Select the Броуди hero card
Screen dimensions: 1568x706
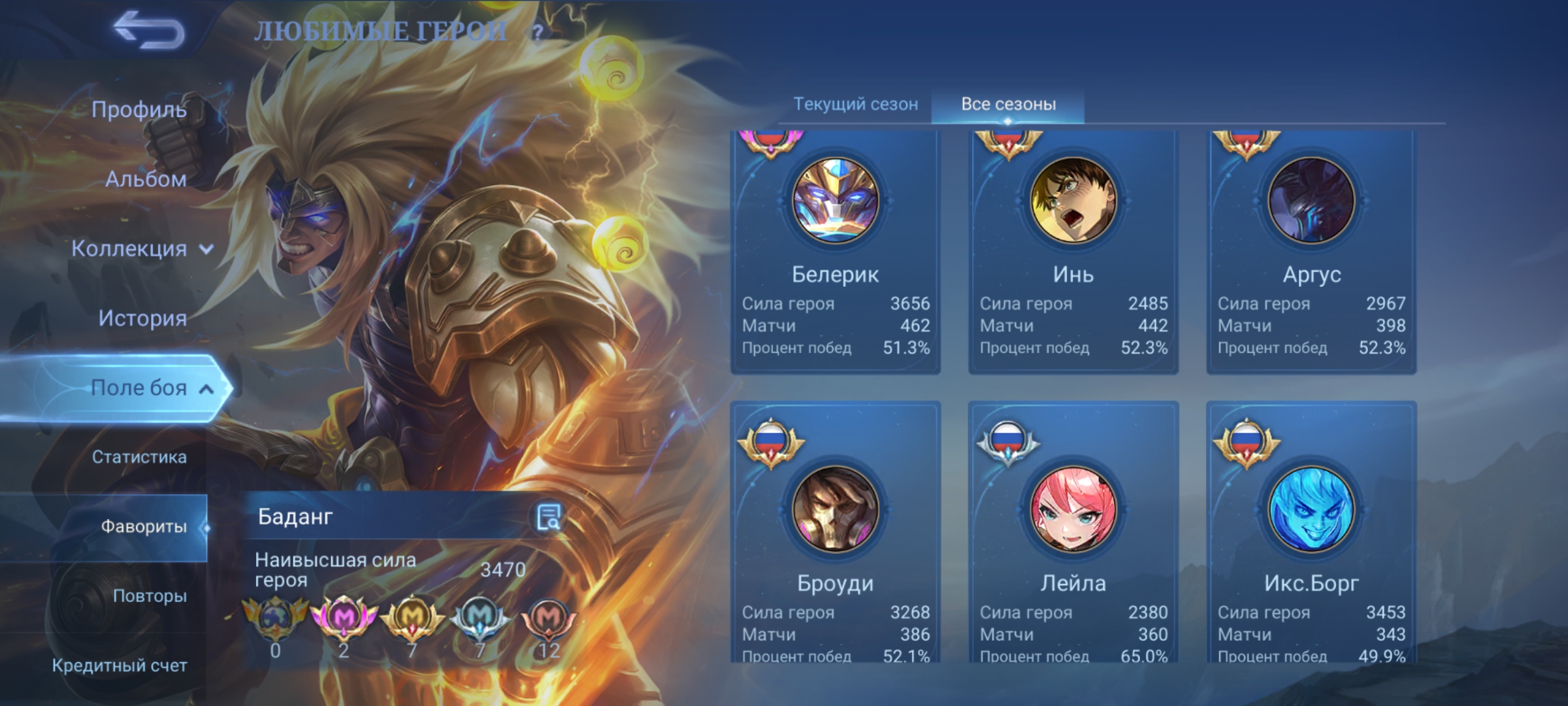(835, 533)
